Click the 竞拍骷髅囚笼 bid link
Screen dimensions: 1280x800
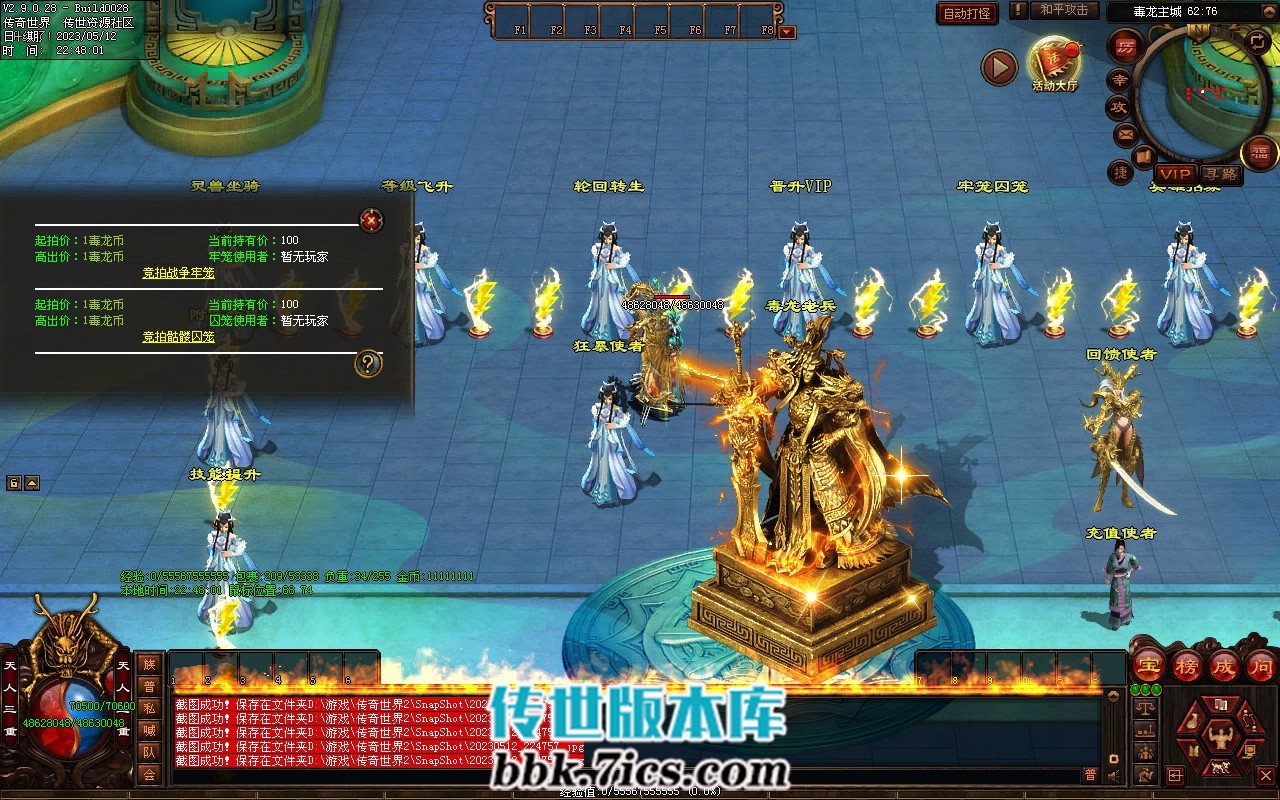click(x=178, y=337)
